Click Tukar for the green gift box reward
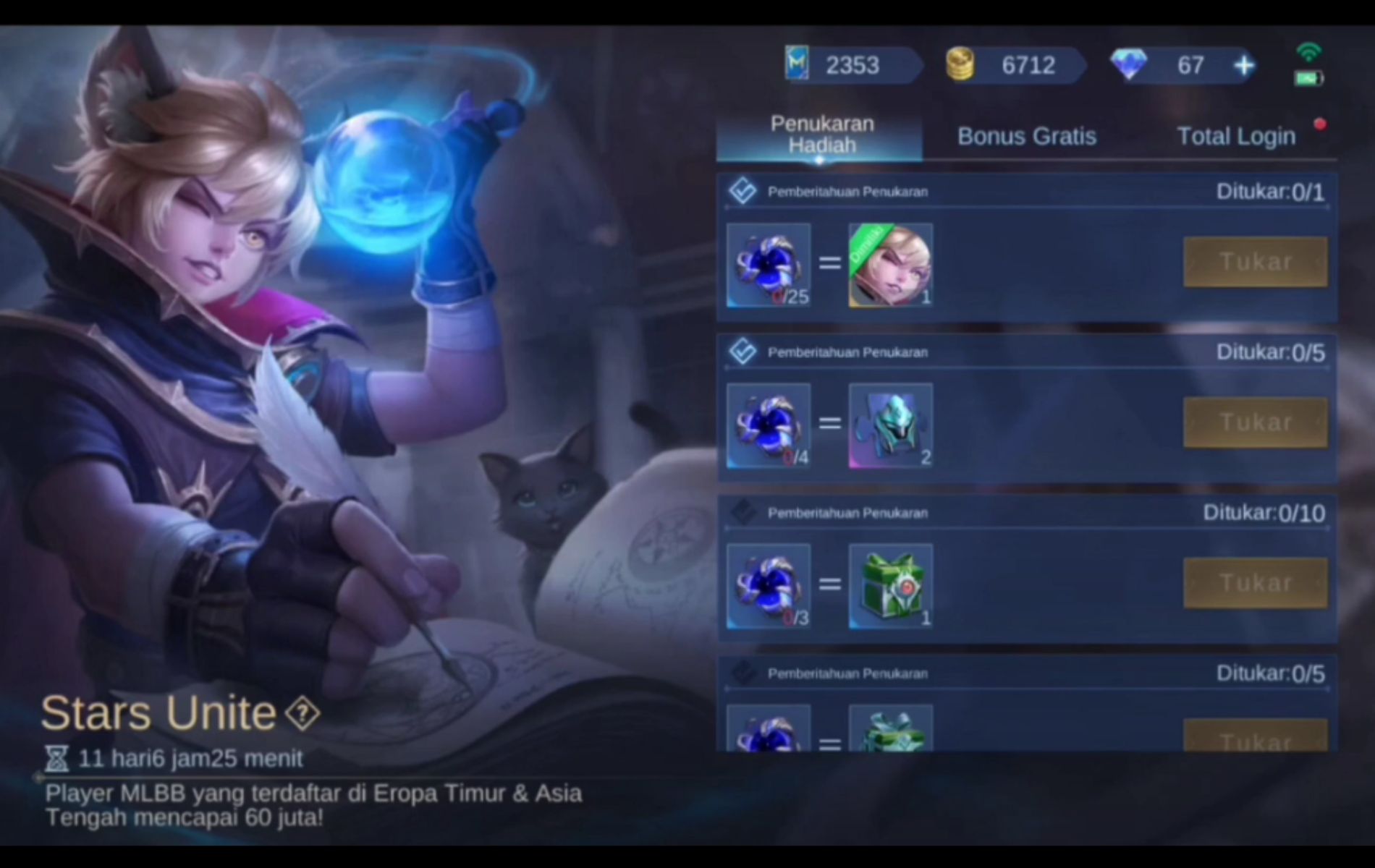This screenshot has height=868, width=1375. coord(1256,582)
